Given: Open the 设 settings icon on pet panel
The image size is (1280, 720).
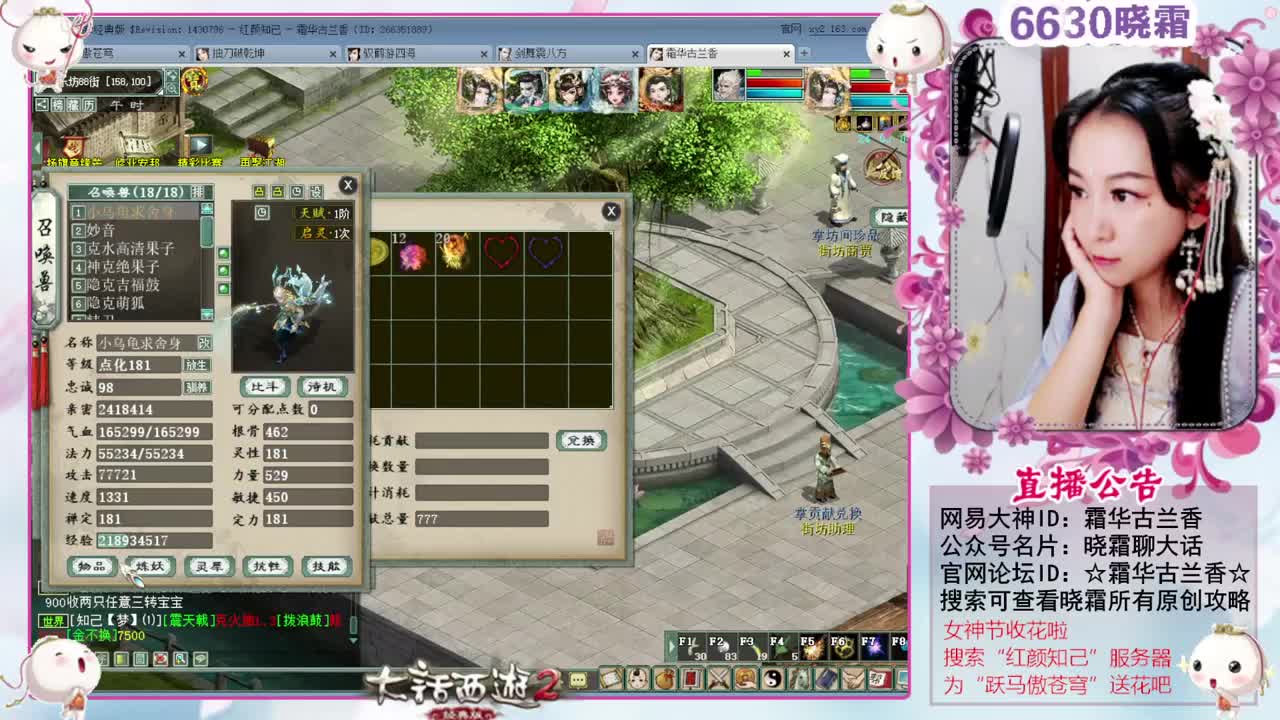Looking at the screenshot, I should pyautogui.click(x=317, y=192).
